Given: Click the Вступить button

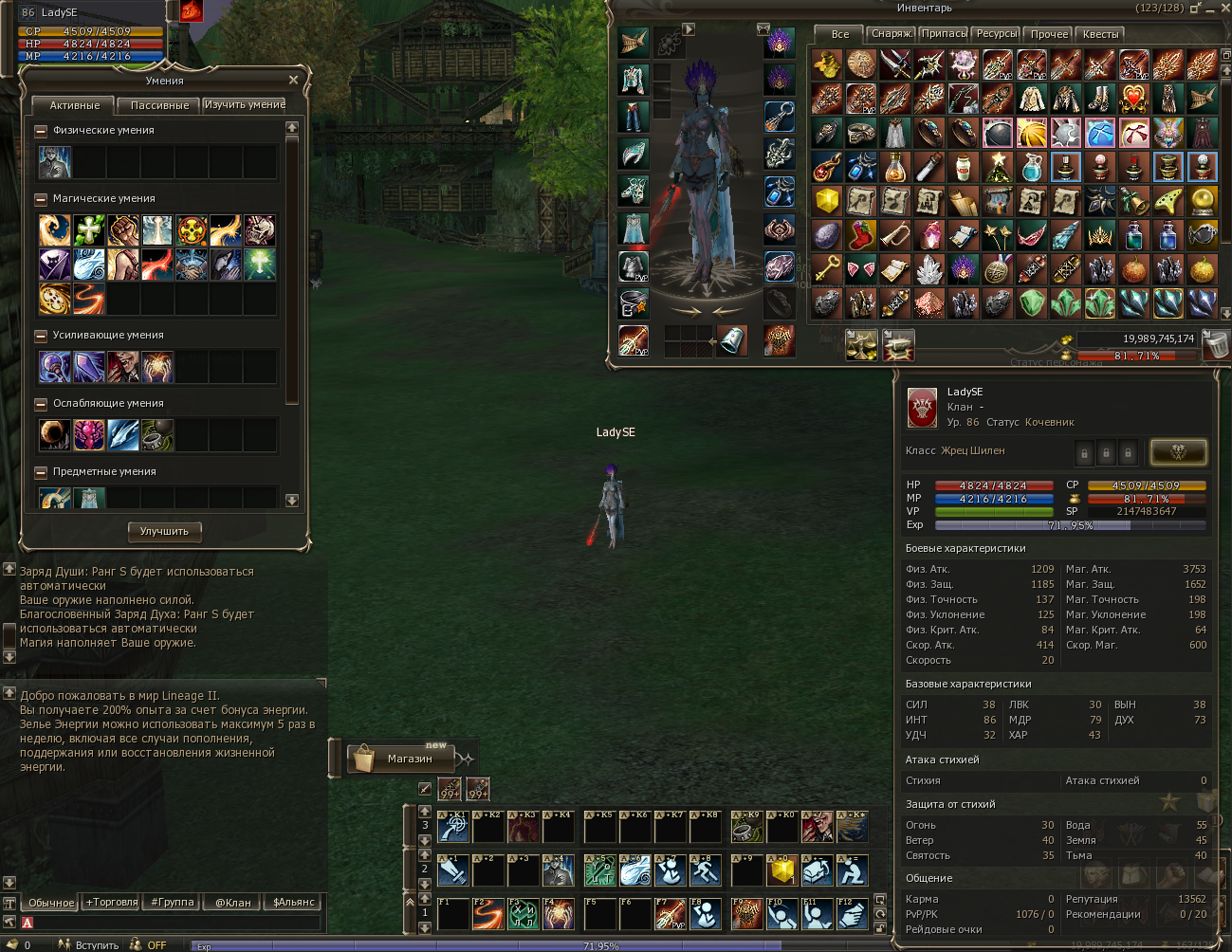Looking at the screenshot, I should 97,944.
